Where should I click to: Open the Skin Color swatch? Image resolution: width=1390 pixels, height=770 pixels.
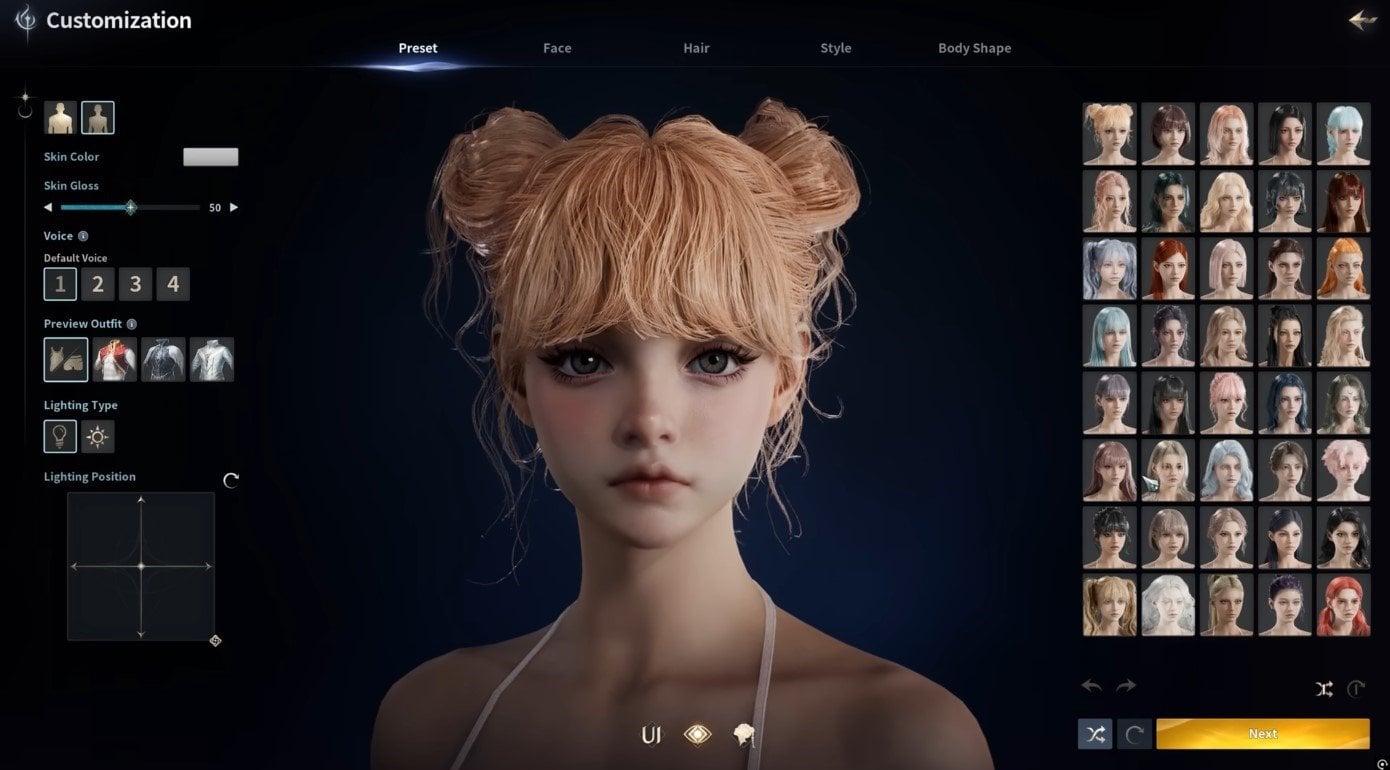(x=210, y=157)
